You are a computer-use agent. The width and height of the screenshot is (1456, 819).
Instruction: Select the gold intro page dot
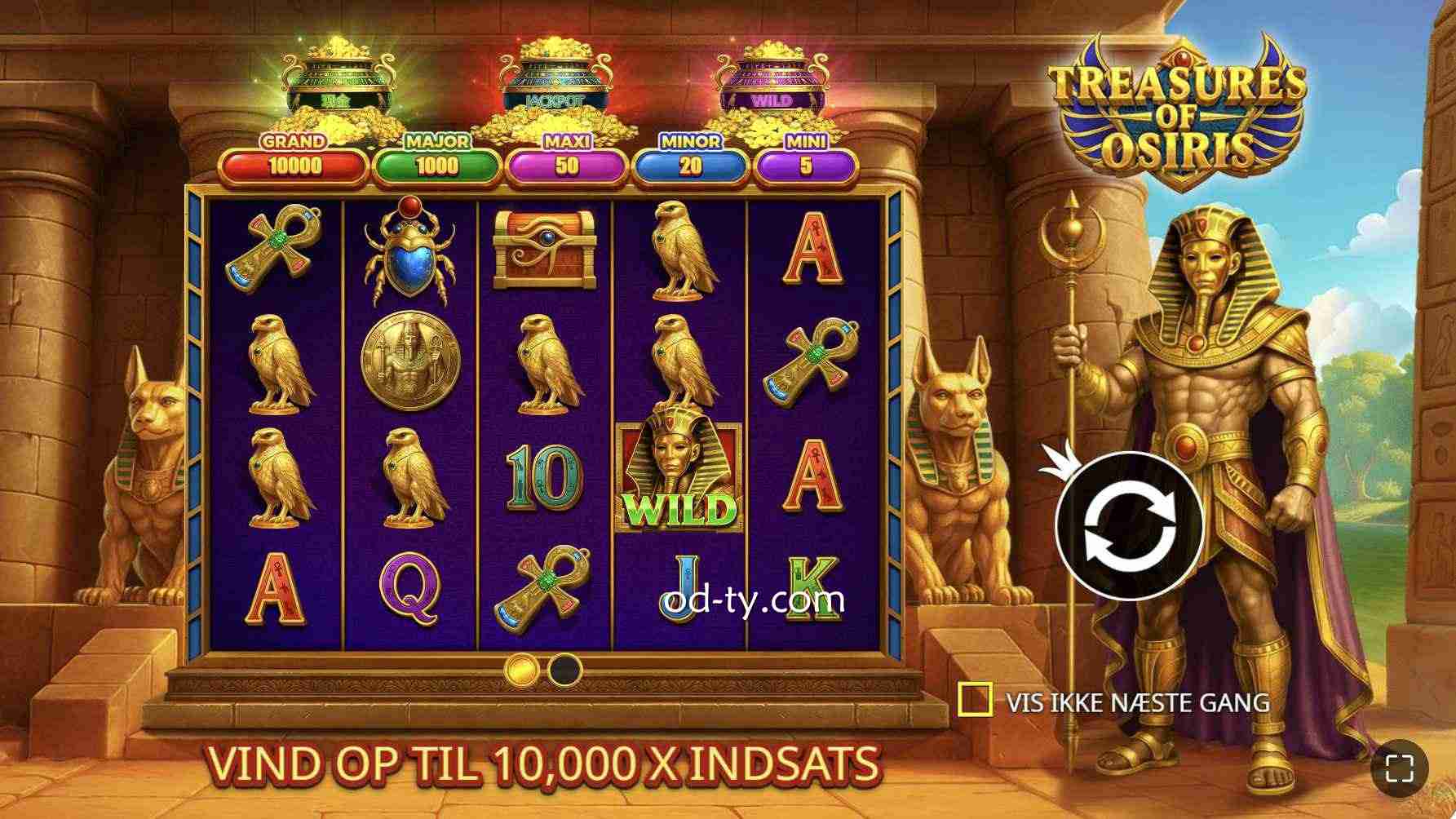[x=521, y=670]
